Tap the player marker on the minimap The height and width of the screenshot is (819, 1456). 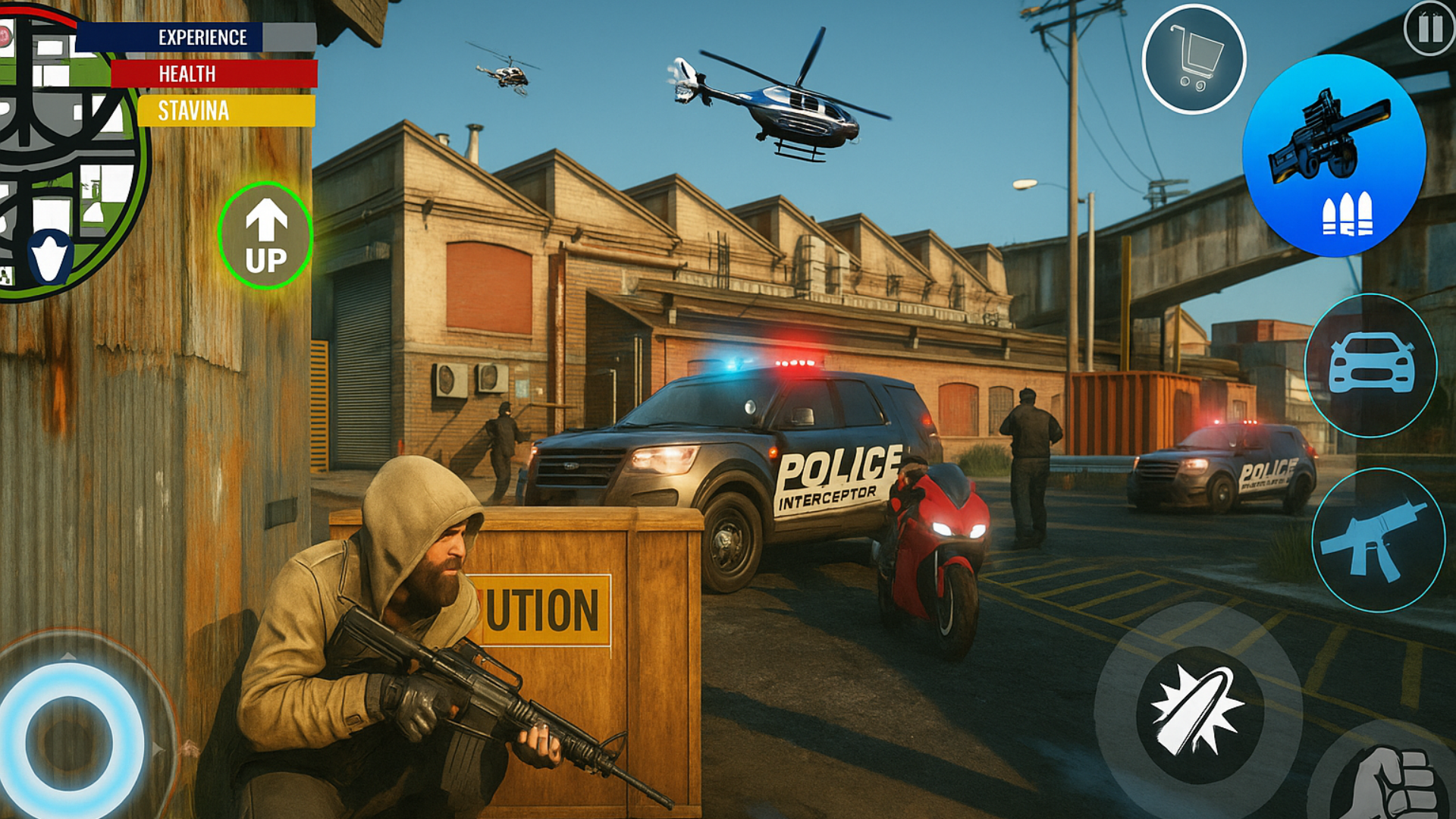pos(50,258)
